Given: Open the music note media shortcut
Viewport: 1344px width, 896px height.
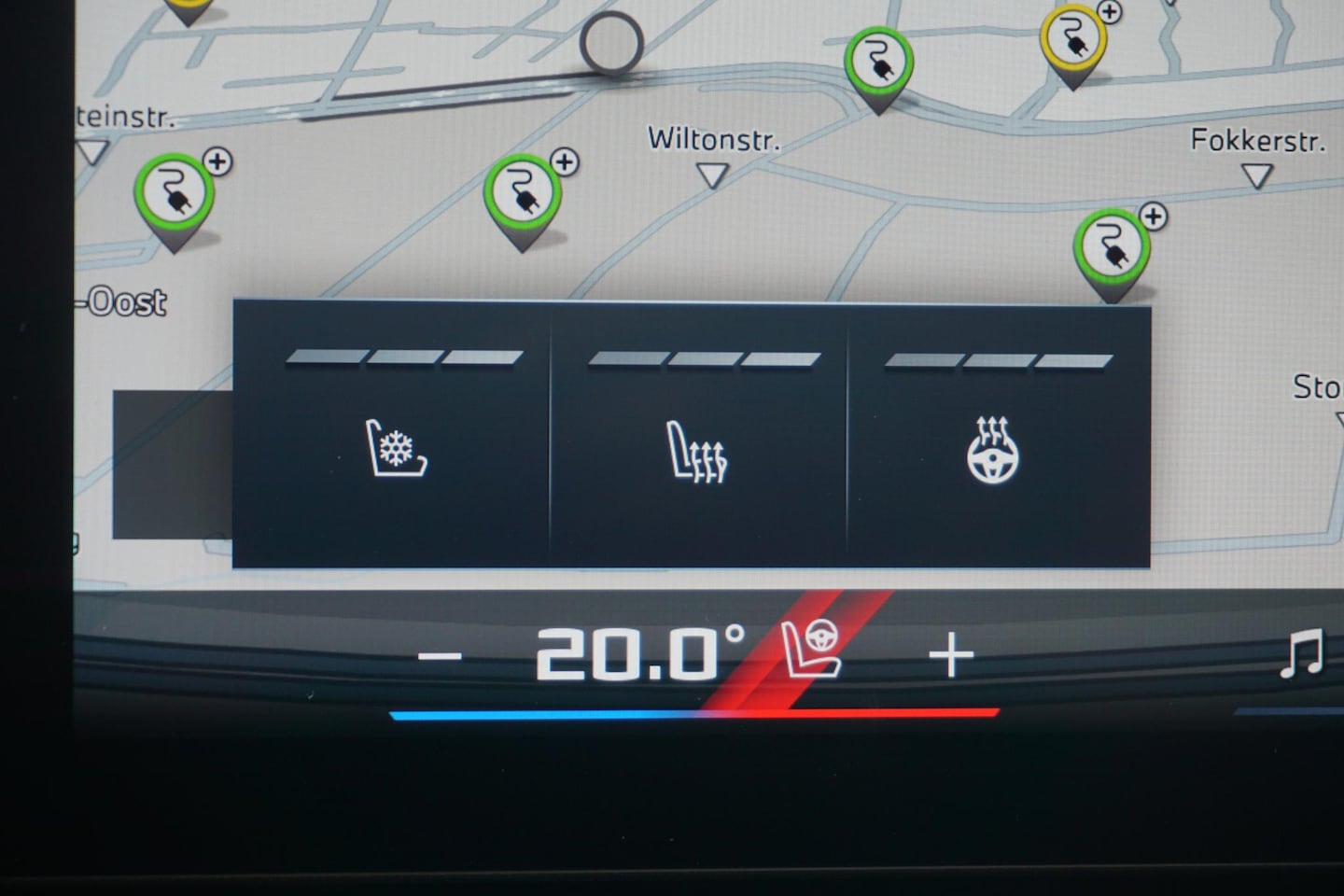Looking at the screenshot, I should tap(1301, 653).
